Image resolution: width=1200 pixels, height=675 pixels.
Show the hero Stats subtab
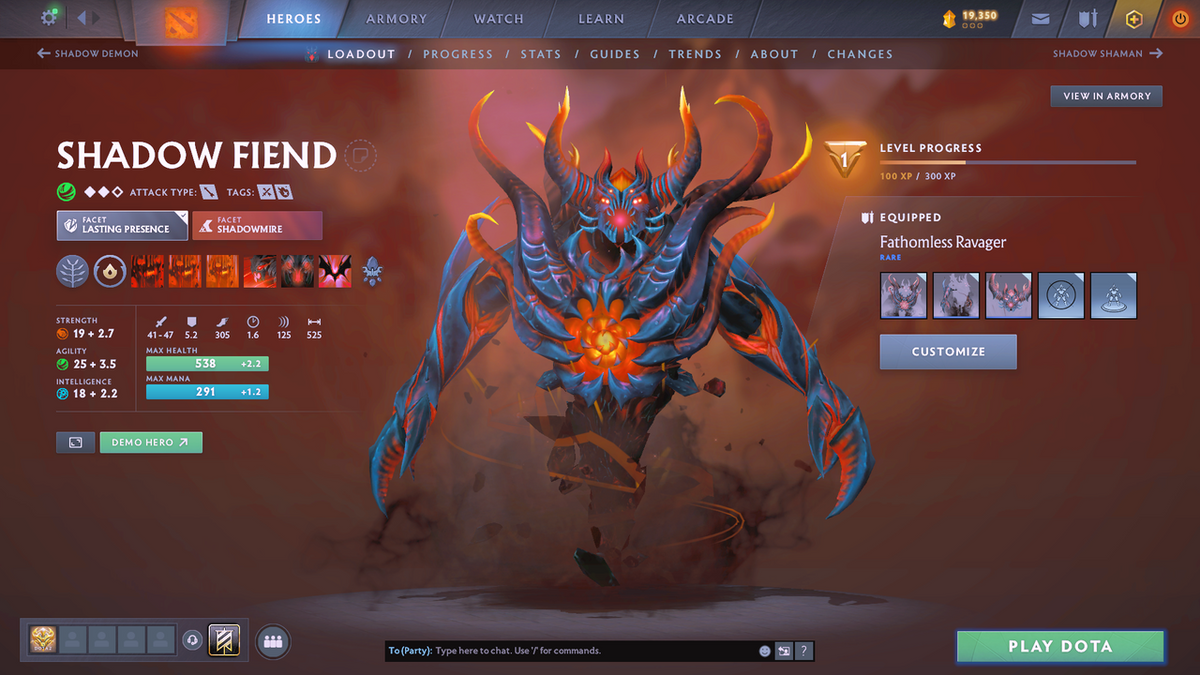click(x=540, y=54)
